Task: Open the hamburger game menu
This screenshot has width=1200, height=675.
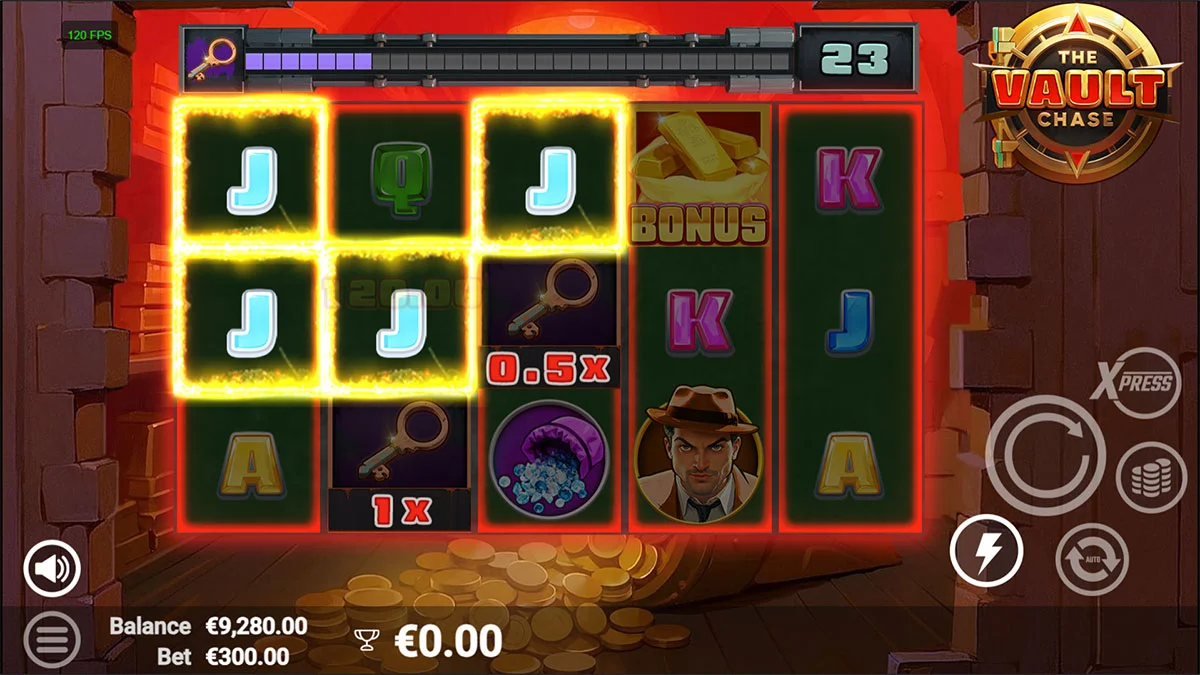Action: click(51, 637)
